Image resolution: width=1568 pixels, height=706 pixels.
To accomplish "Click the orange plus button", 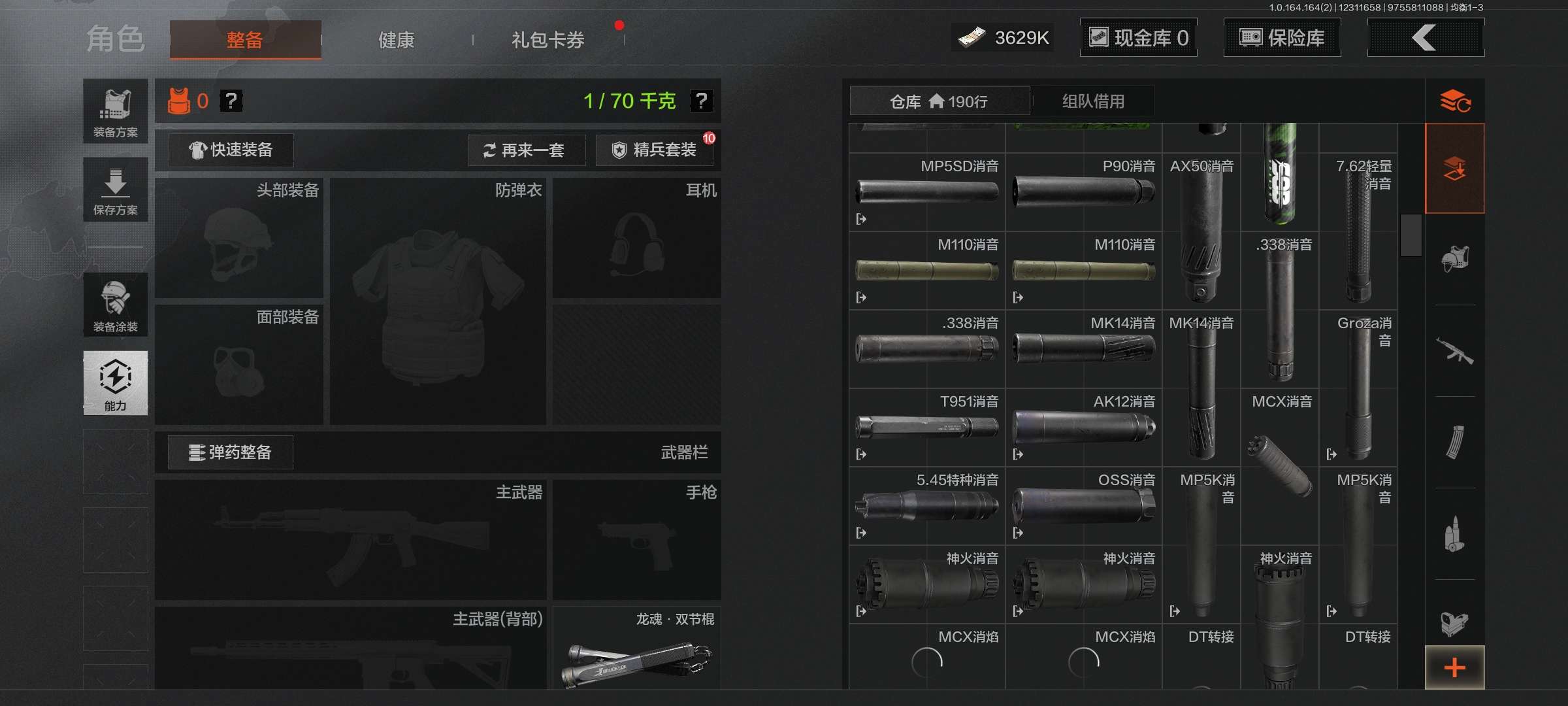I will [1454, 667].
